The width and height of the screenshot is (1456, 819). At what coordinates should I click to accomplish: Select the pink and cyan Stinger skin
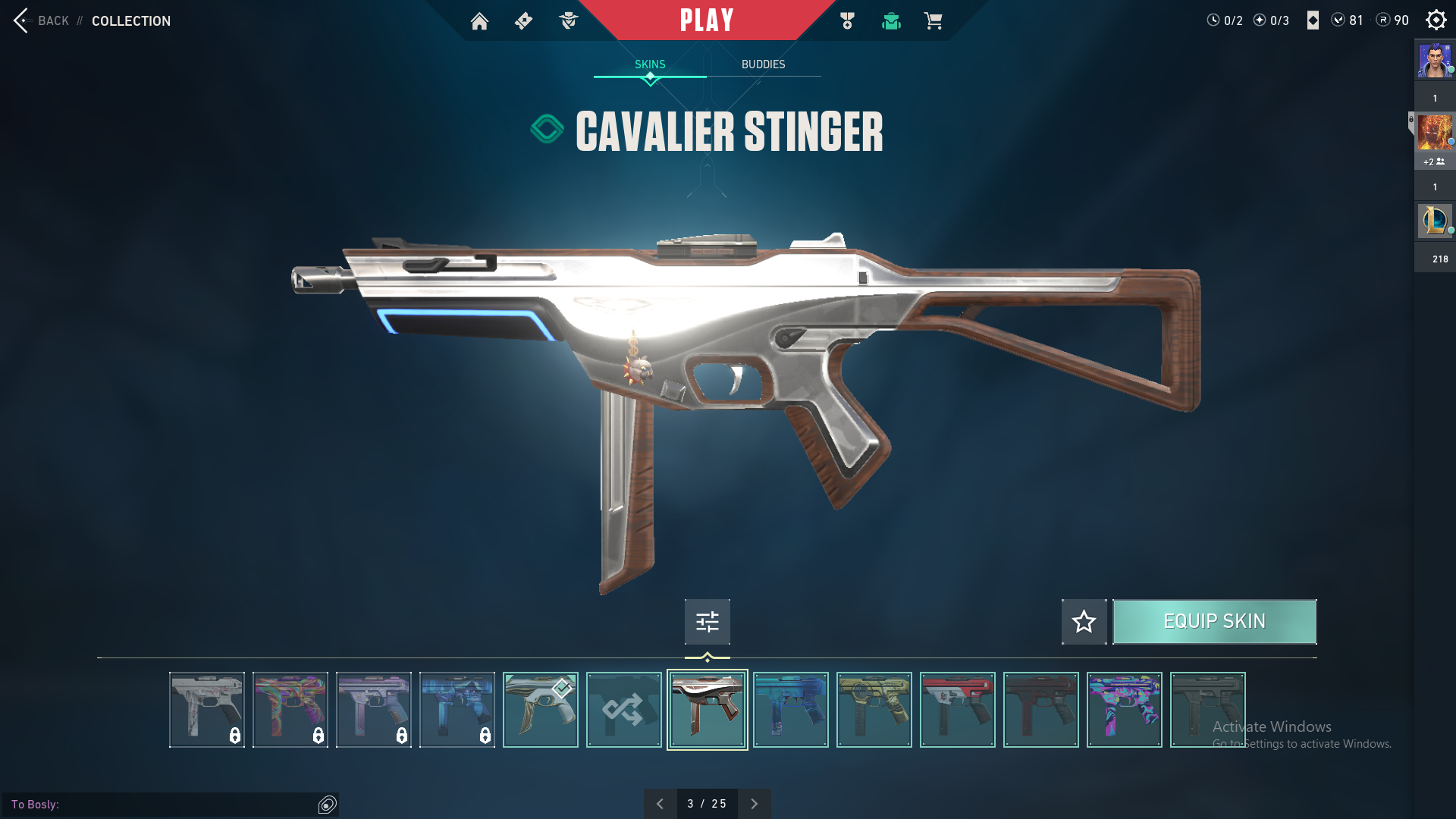(x=1124, y=710)
